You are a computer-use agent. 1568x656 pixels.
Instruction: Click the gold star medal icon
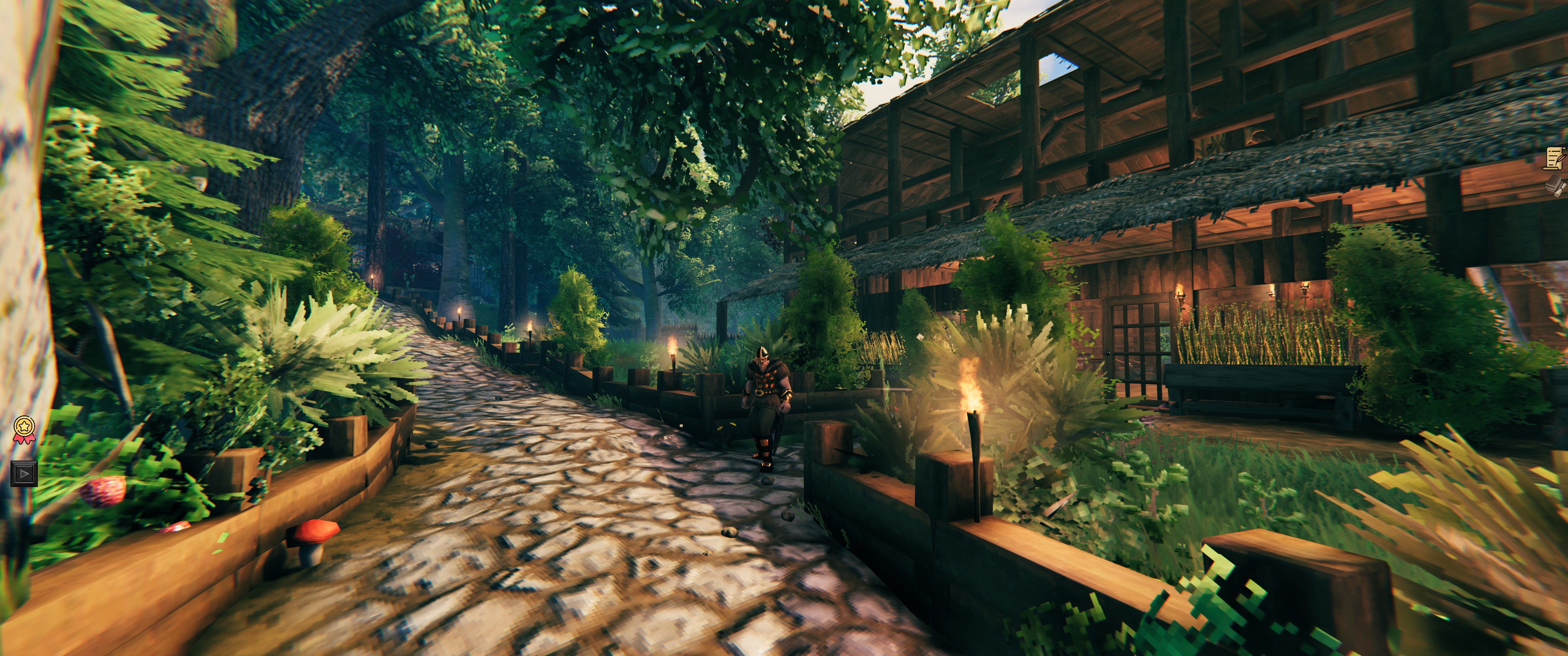pos(24,428)
